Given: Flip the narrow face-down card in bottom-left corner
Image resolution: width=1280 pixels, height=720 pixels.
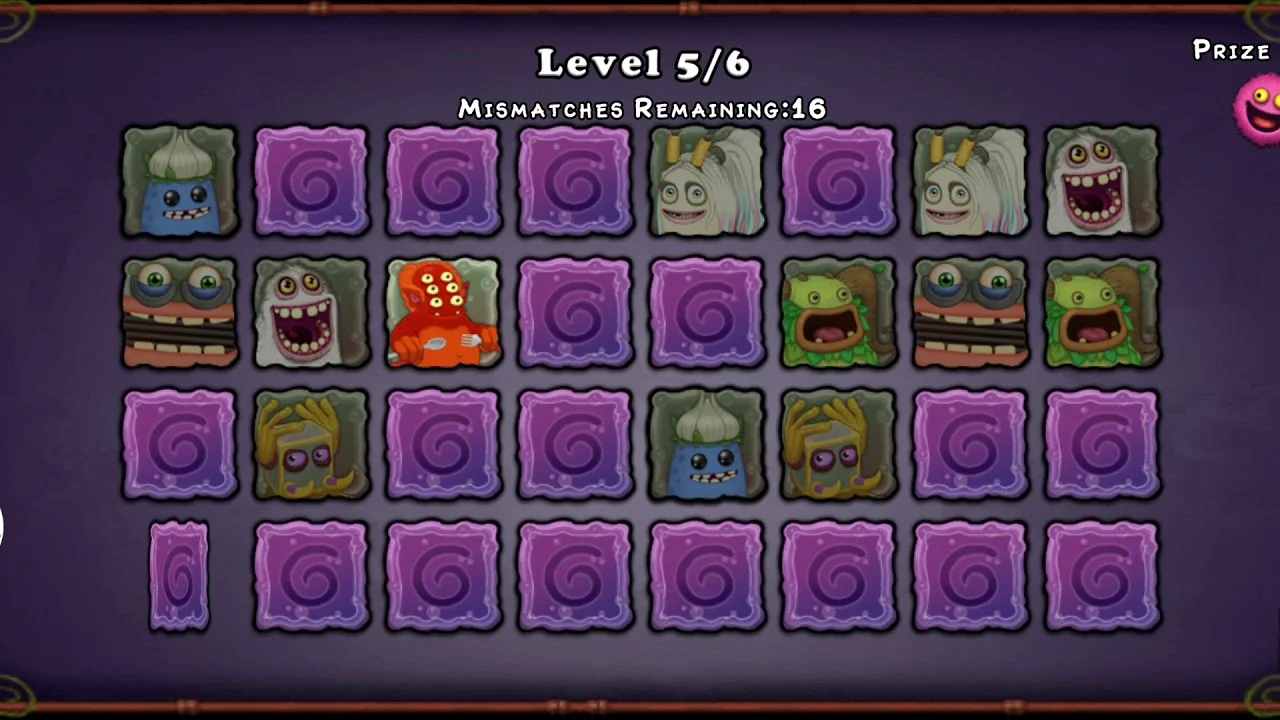Looking at the screenshot, I should 179,576.
